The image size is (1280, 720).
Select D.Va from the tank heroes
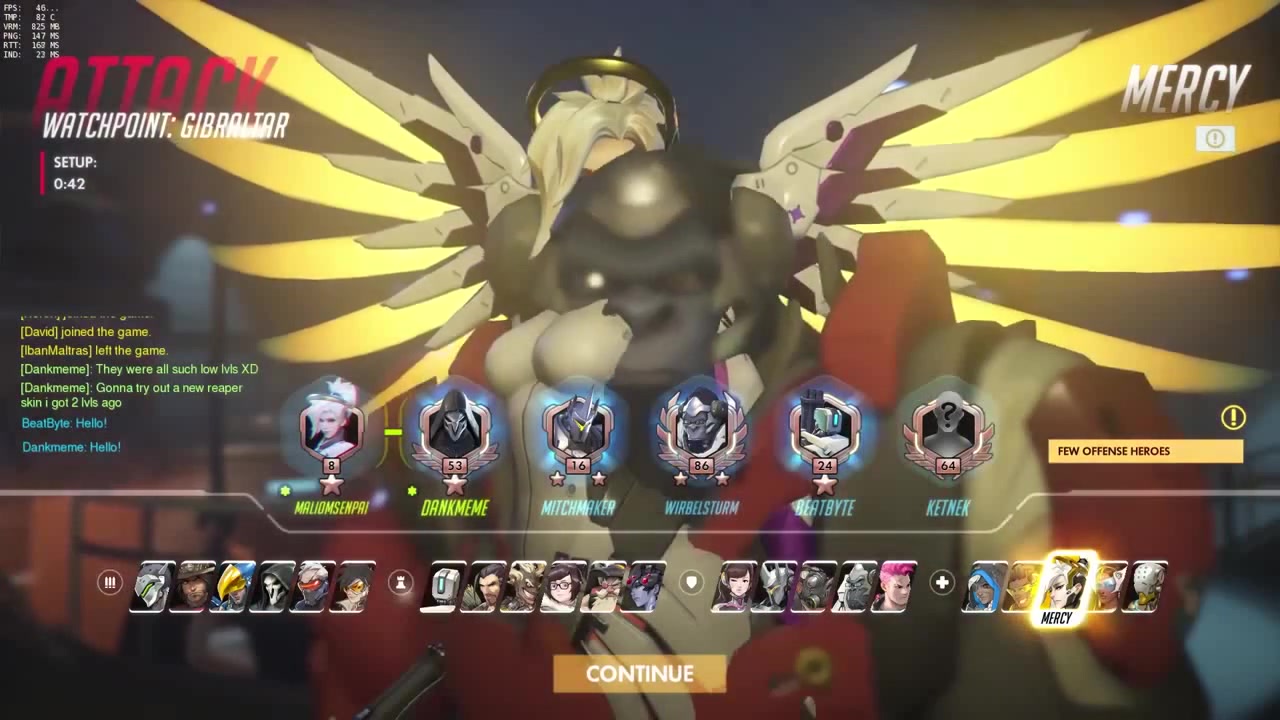733,586
